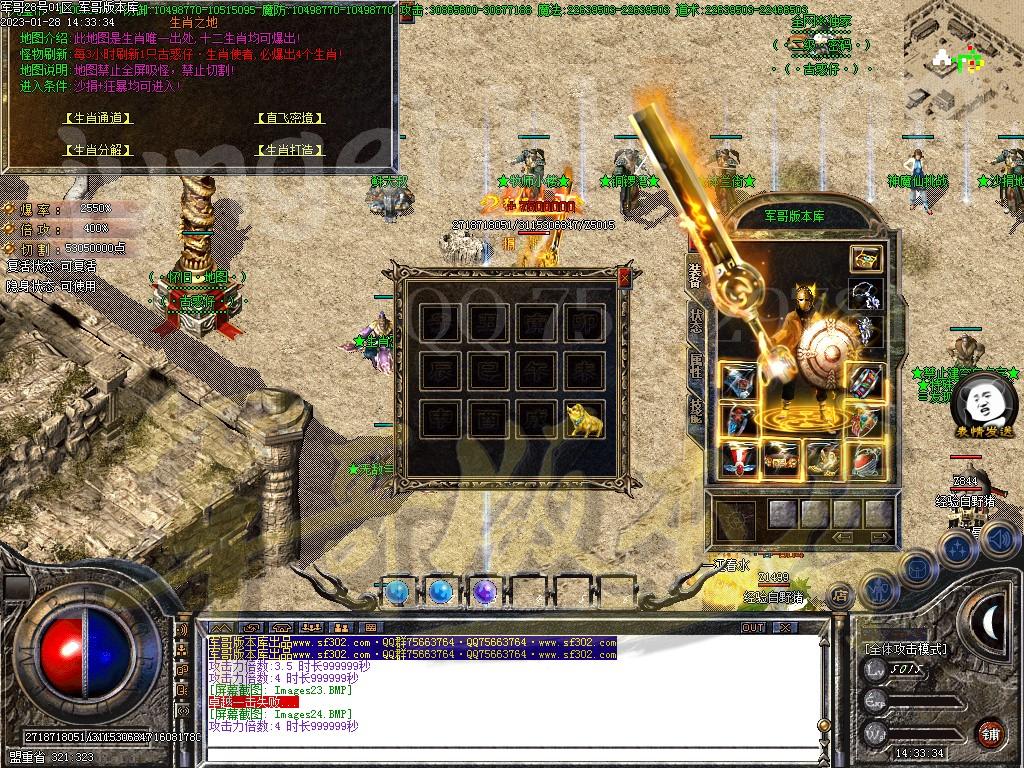Image resolution: width=1024 pixels, height=768 pixels.
Task: Toggle the sound speaker button
Action: (999, 540)
